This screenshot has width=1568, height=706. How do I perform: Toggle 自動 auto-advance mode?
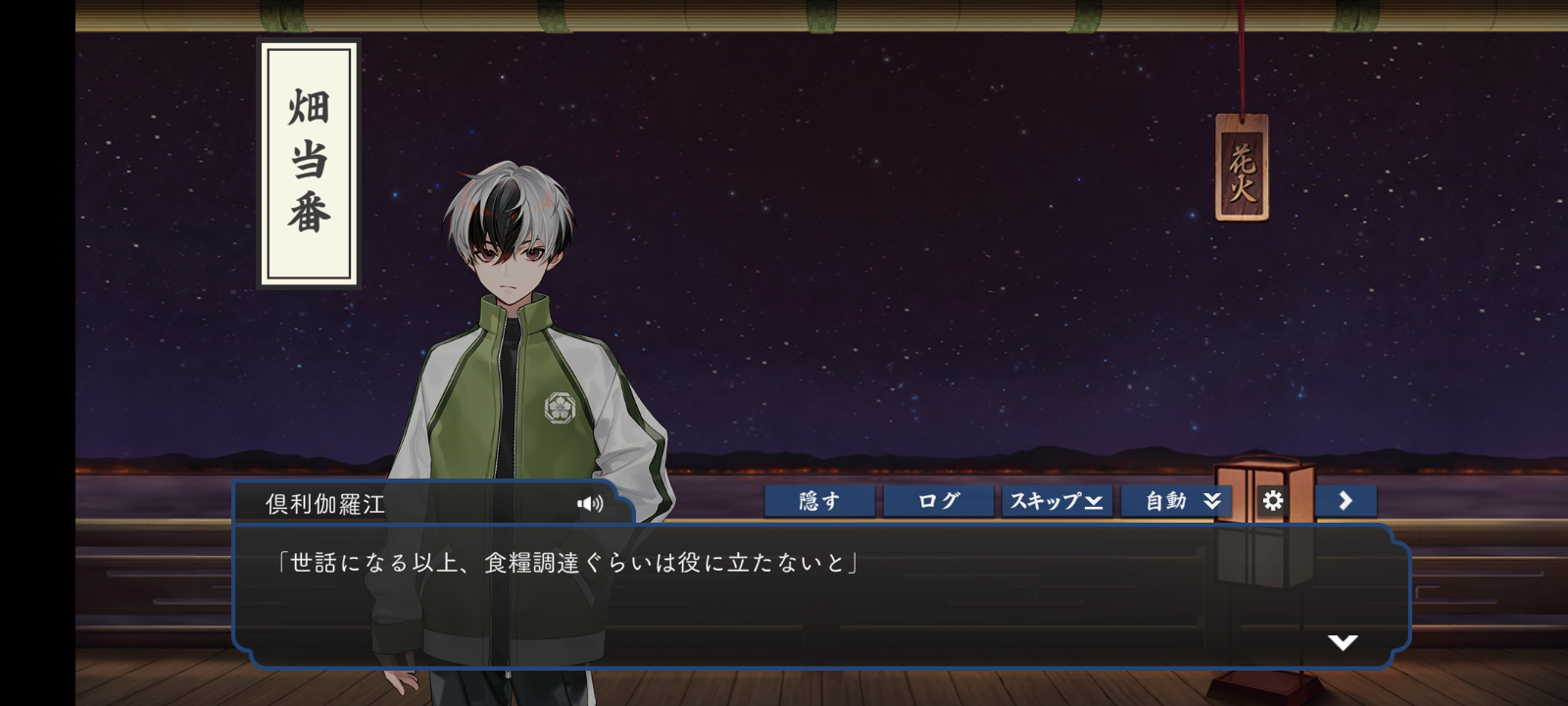tap(1176, 501)
